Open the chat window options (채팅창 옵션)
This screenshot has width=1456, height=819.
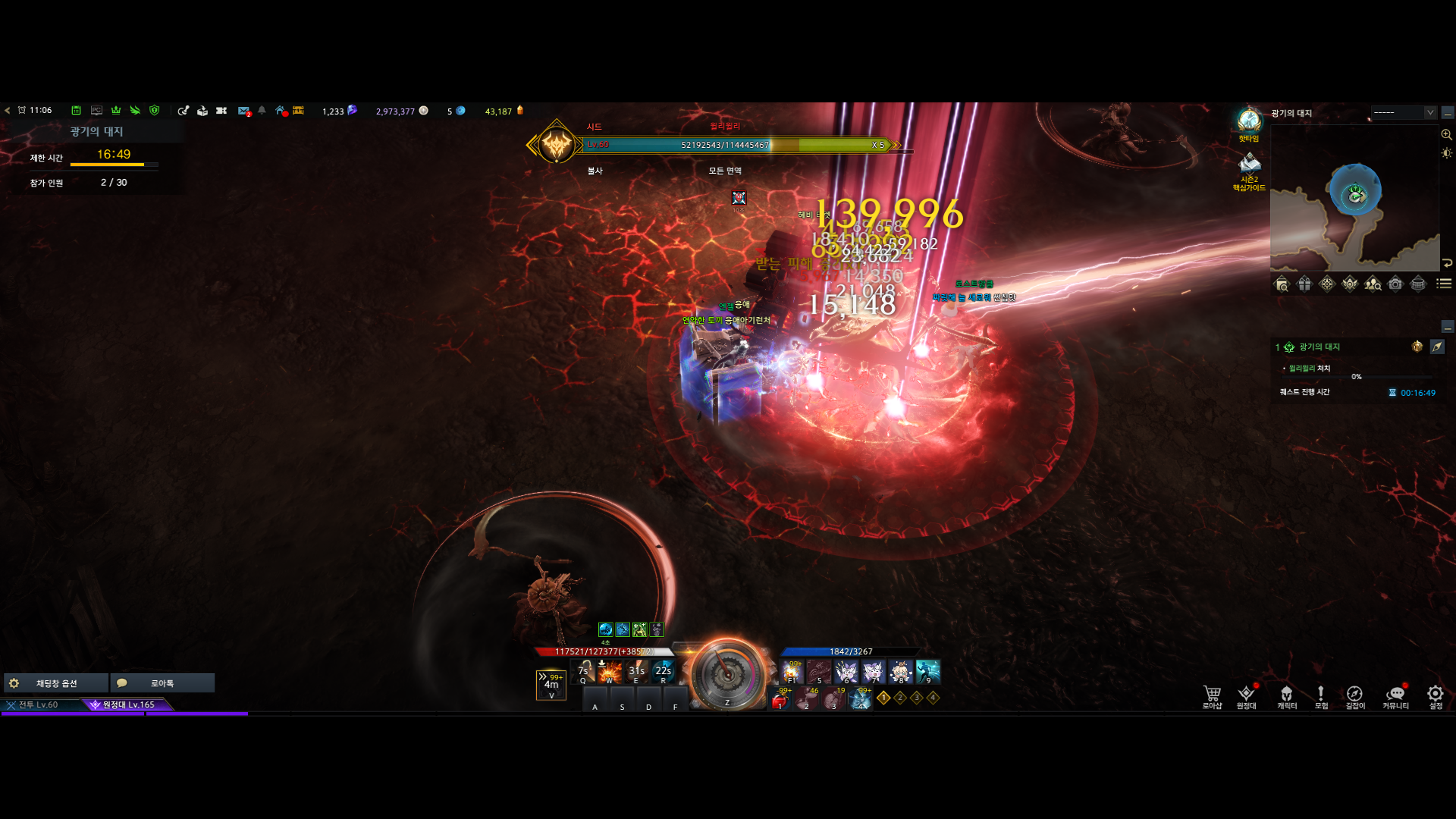pyautogui.click(x=56, y=683)
